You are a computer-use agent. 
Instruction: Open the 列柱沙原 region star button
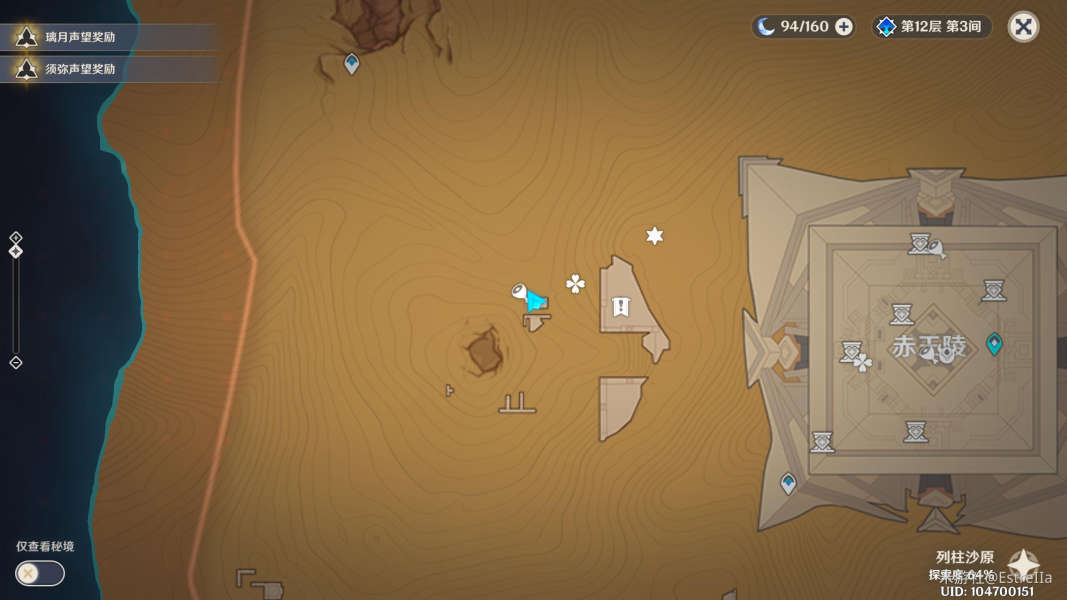coord(1023,565)
